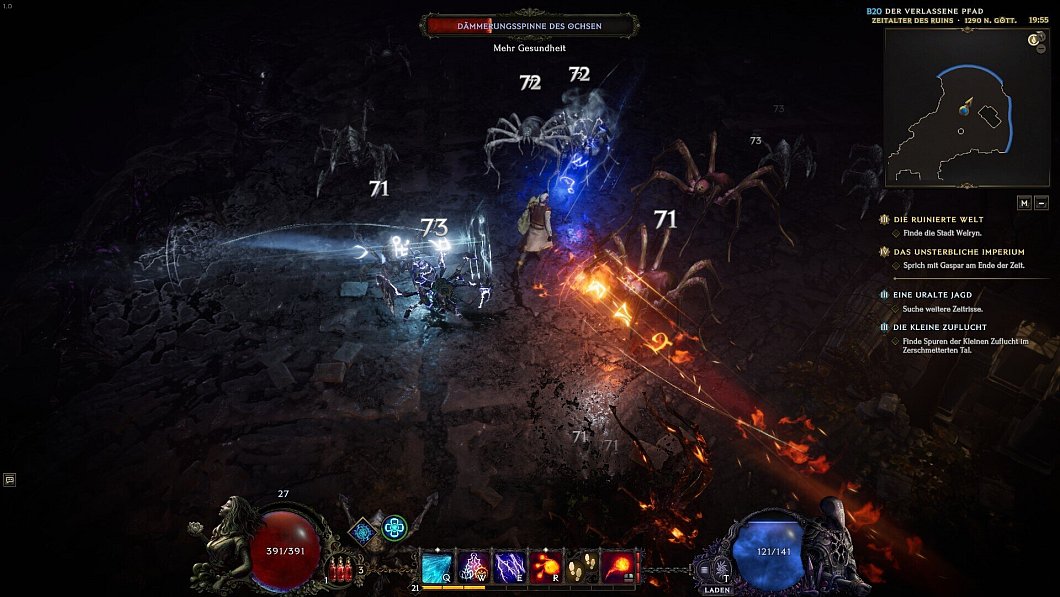Collapse the minimap with the minus button
Image resolution: width=1060 pixels, height=597 pixels.
[1042, 203]
